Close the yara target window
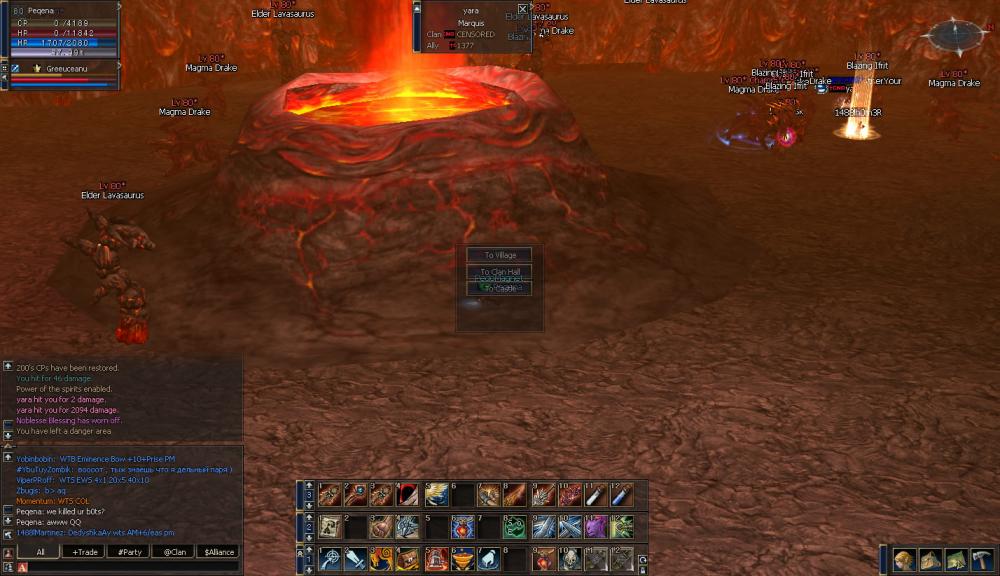 (522, 9)
